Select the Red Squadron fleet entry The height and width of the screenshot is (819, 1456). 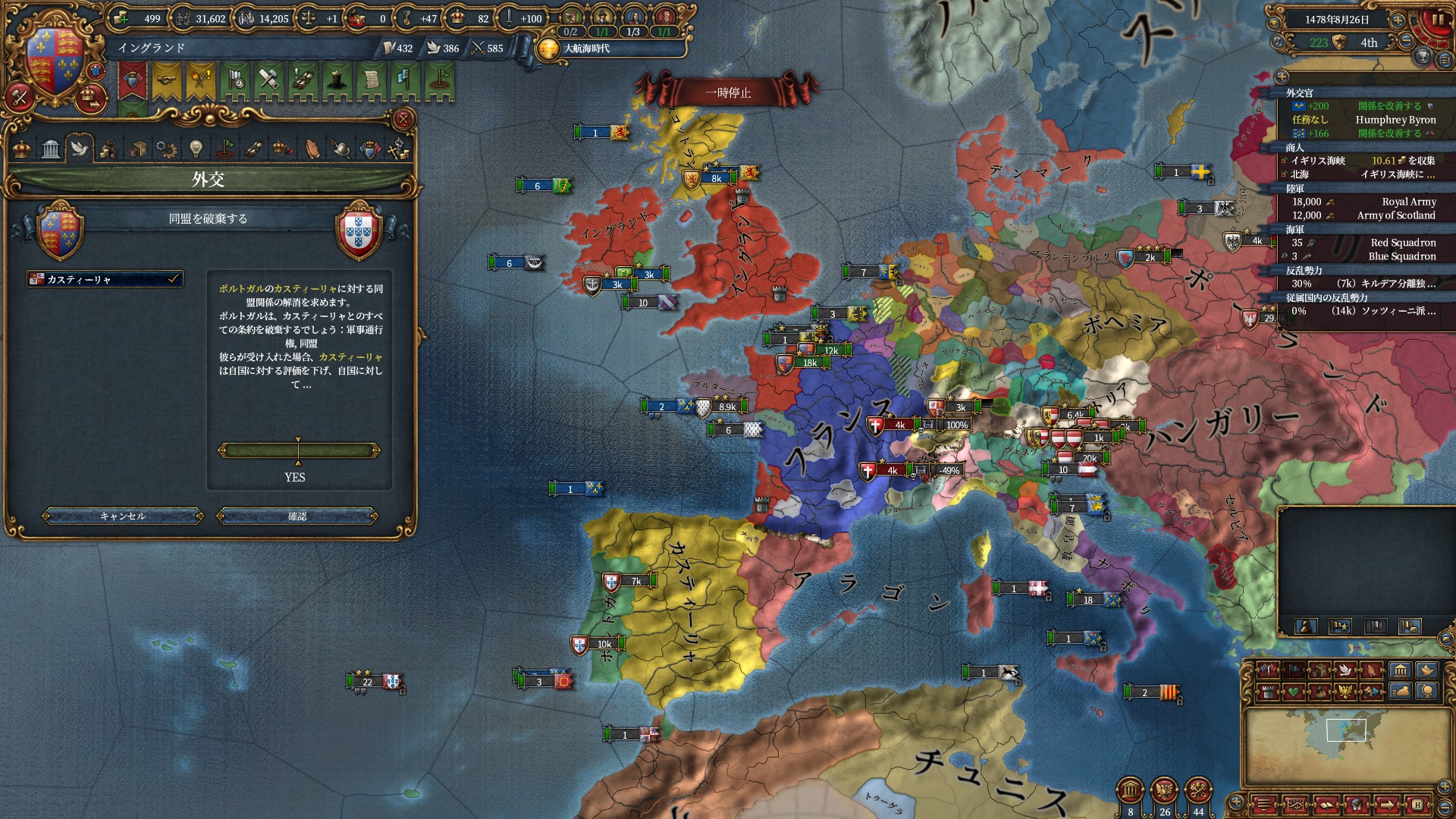(x=1365, y=243)
